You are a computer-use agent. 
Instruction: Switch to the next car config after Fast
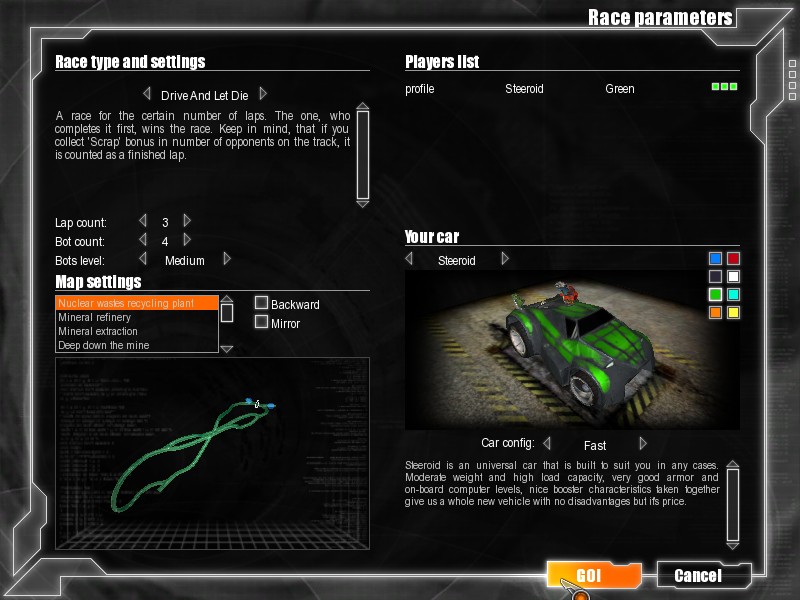pos(643,443)
